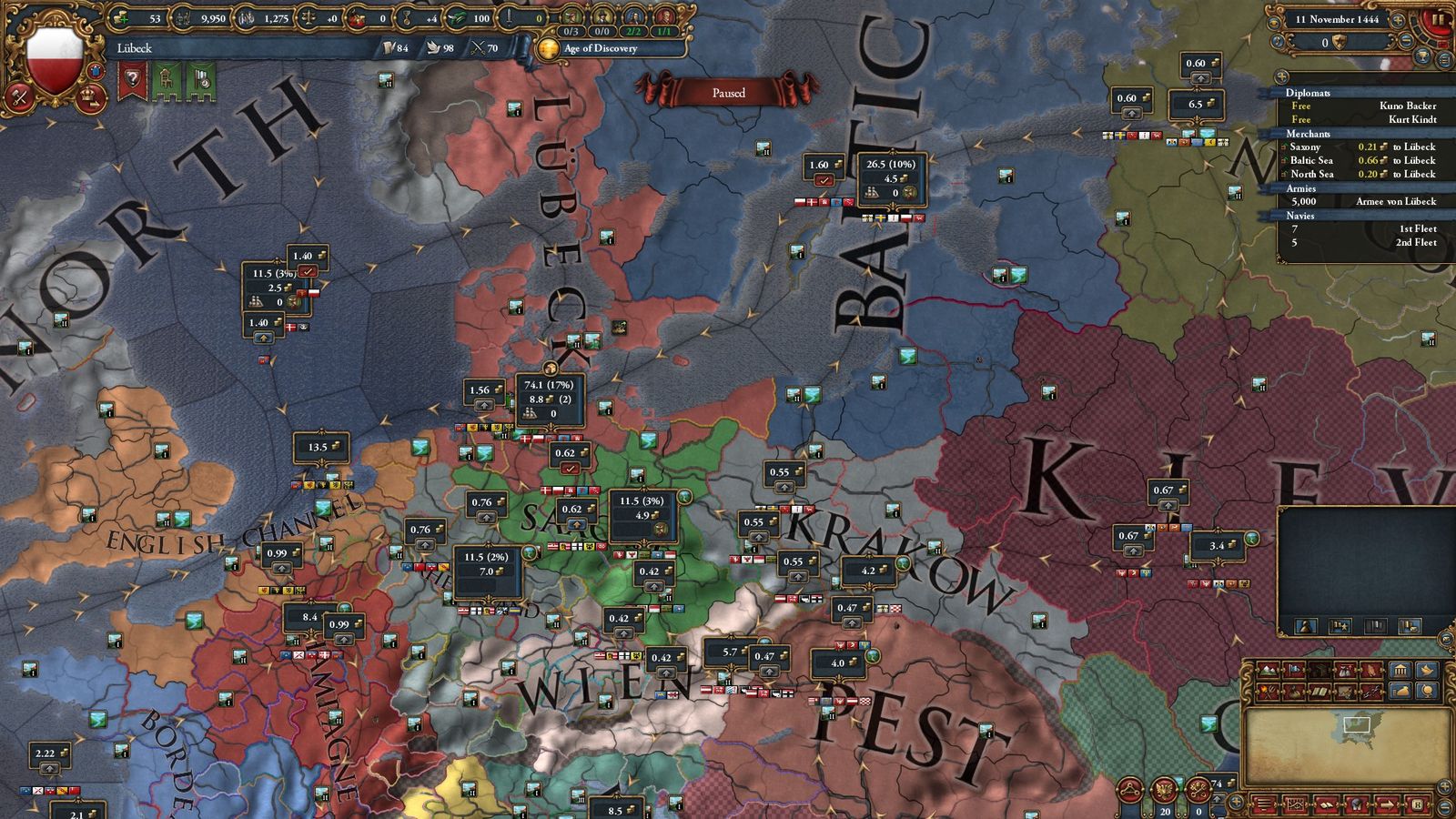
Task: Open the game menu via the hamburger icon
Action: coord(1264,804)
